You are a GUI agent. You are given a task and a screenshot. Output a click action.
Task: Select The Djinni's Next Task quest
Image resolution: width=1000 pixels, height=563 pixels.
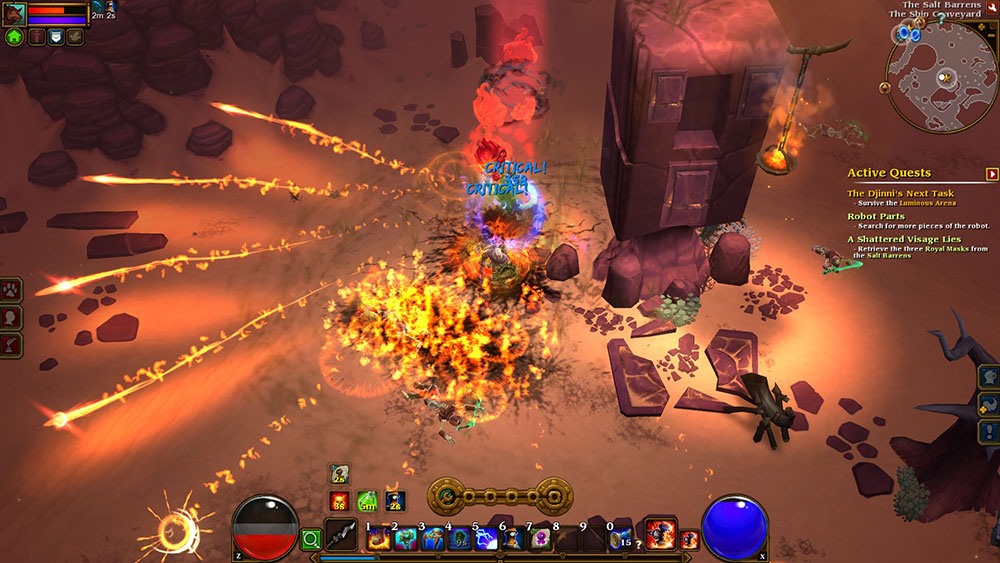click(x=900, y=194)
